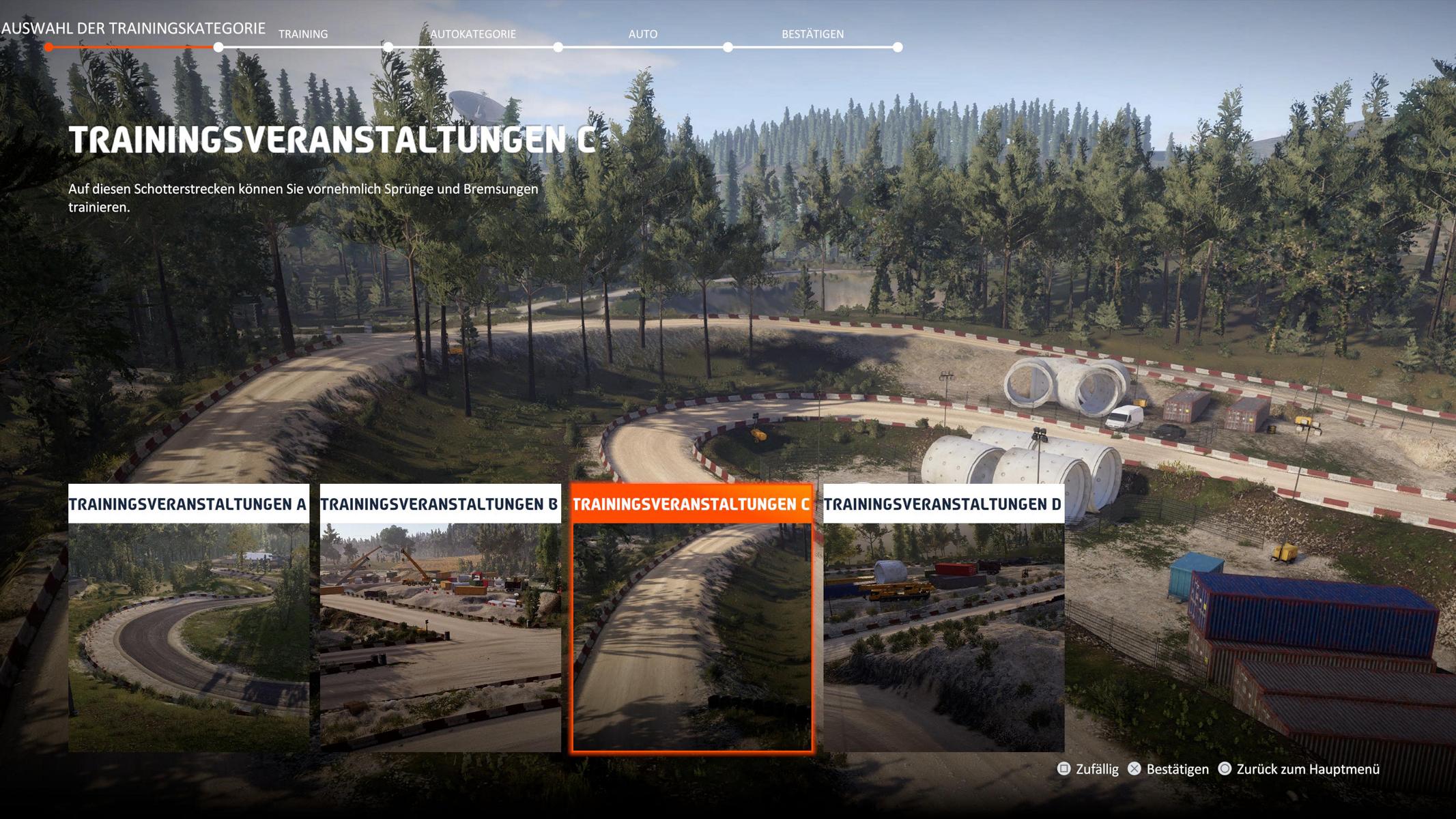Screen dimensions: 1456x819
Task: Return via Zurück zum Hauptmenü
Action: (1299, 769)
